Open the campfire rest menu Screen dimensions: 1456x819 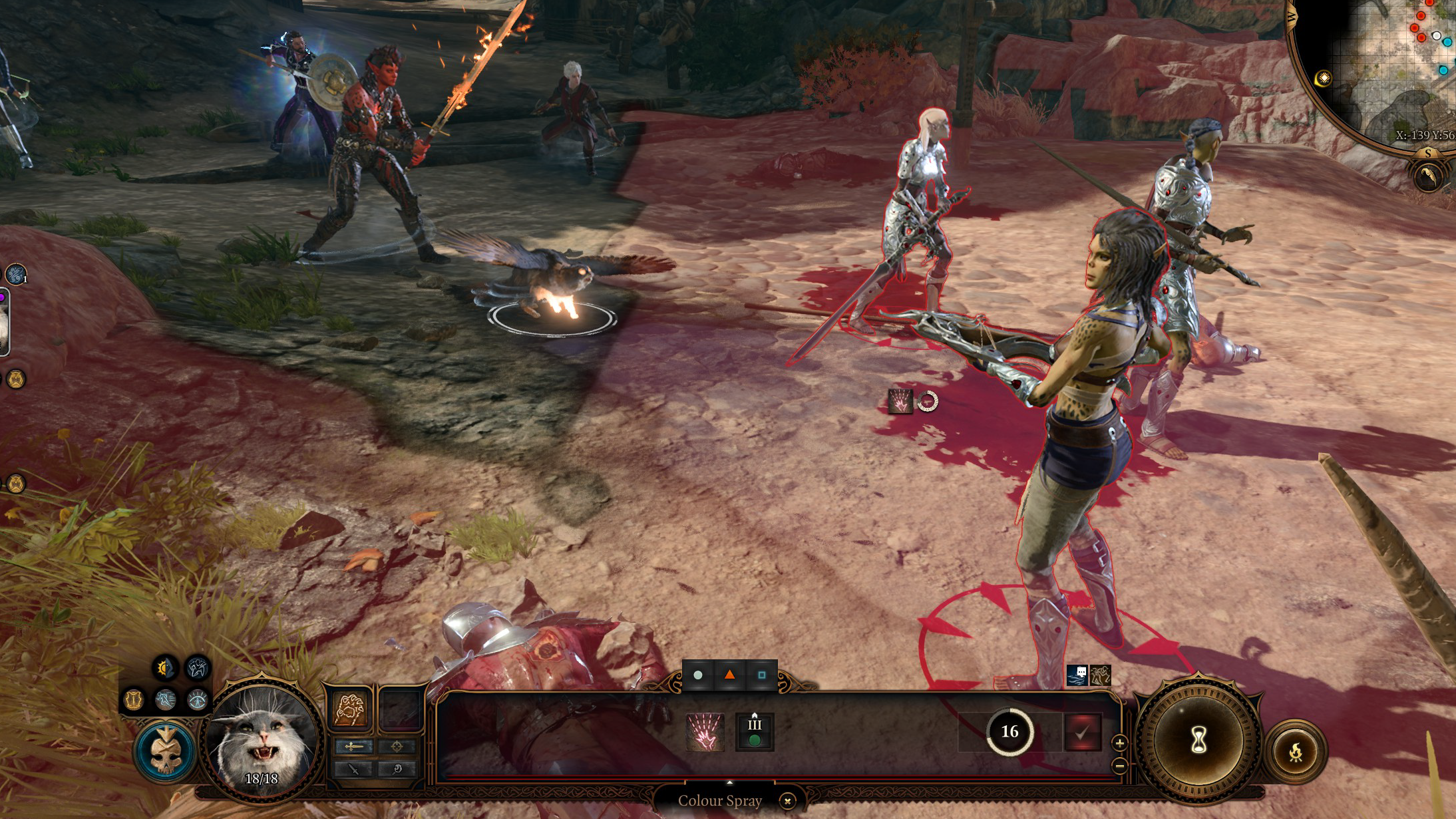pos(1296,752)
